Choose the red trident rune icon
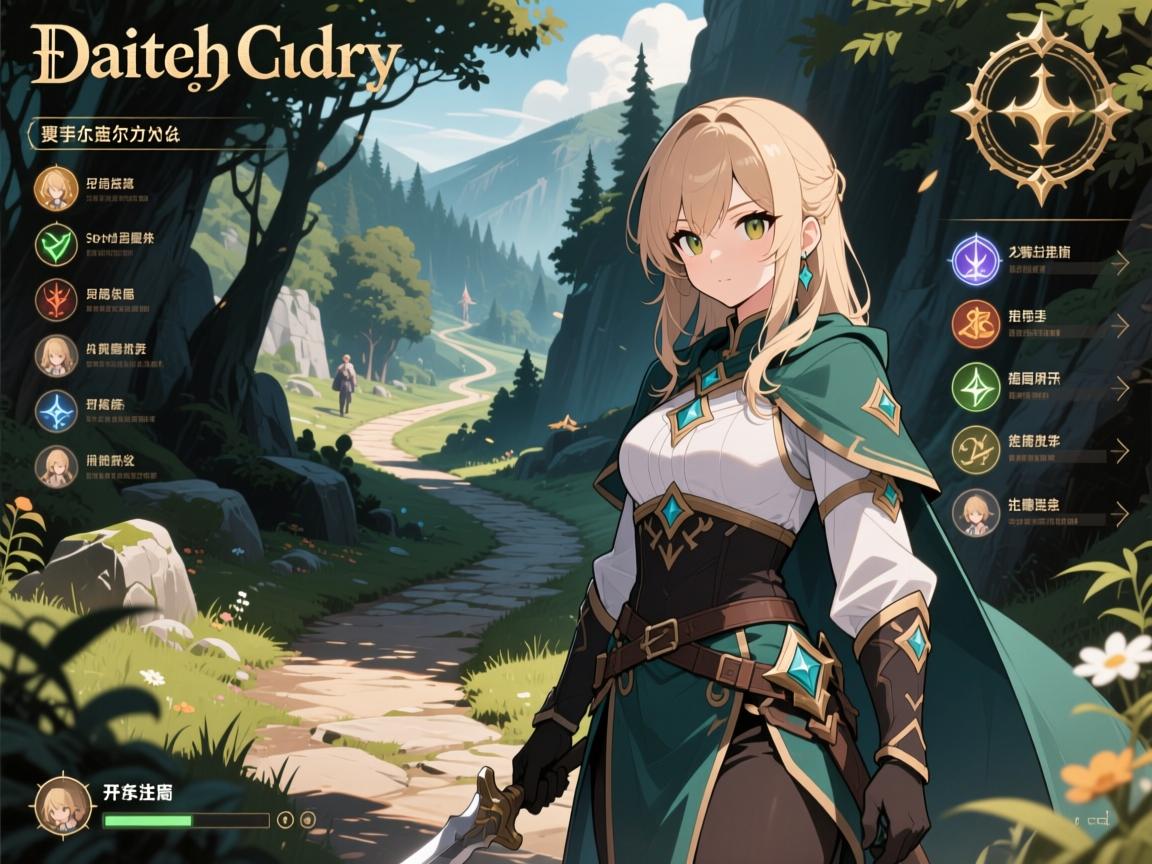Screen dimensions: 1152x864 [x=58, y=300]
